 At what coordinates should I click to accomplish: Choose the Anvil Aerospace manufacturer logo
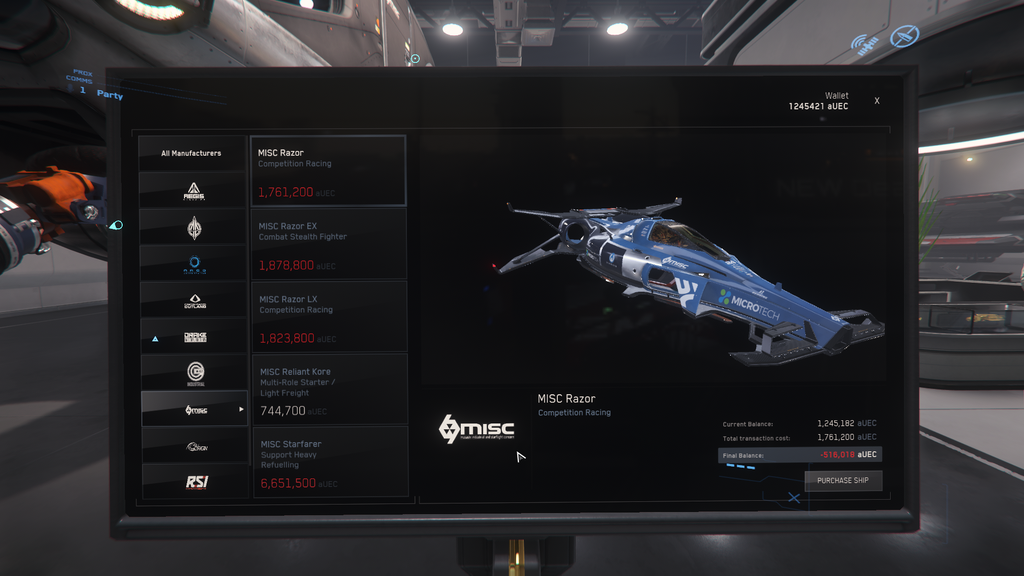(194, 227)
